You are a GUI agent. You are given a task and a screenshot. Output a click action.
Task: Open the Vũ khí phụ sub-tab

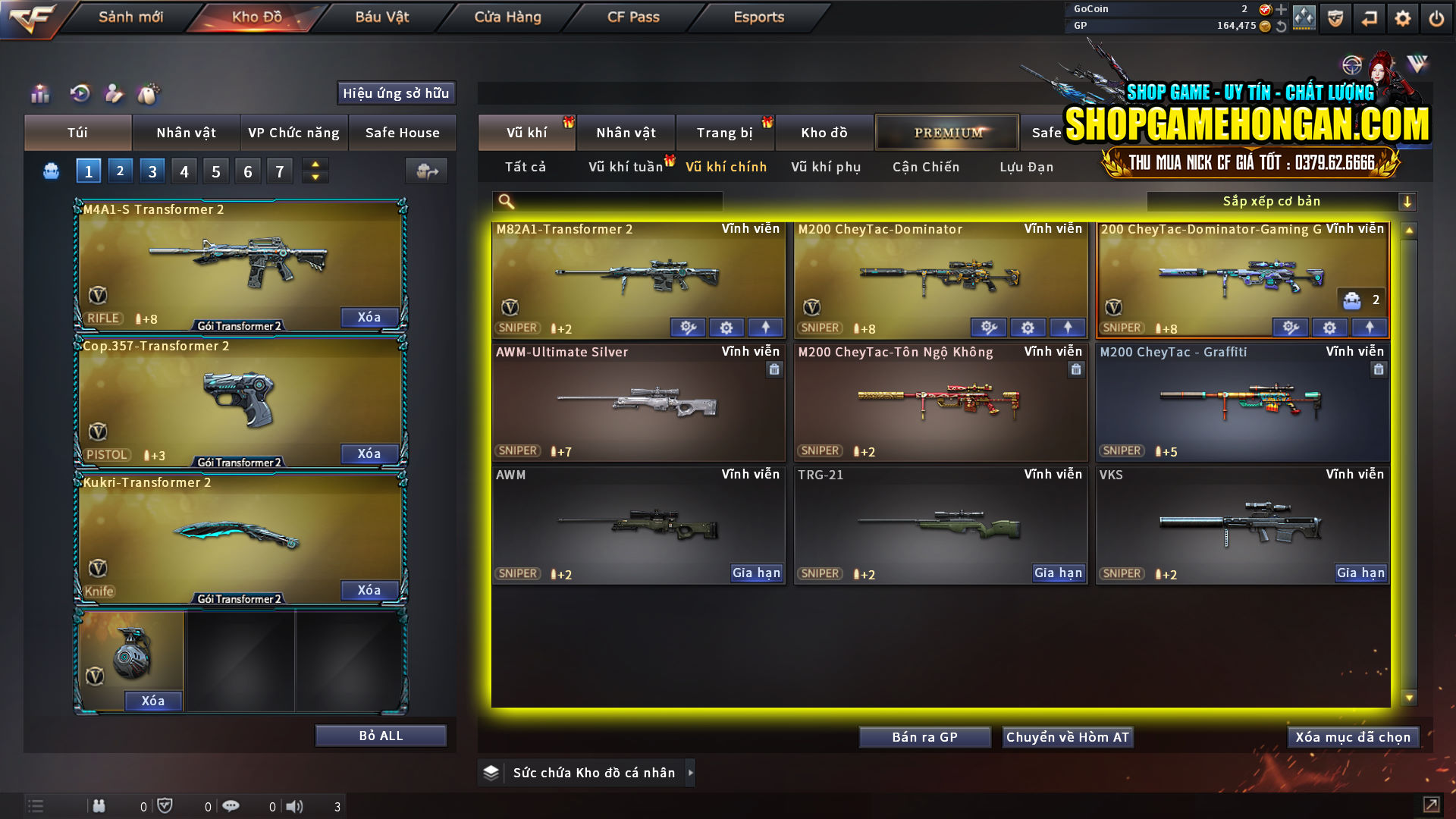point(825,167)
